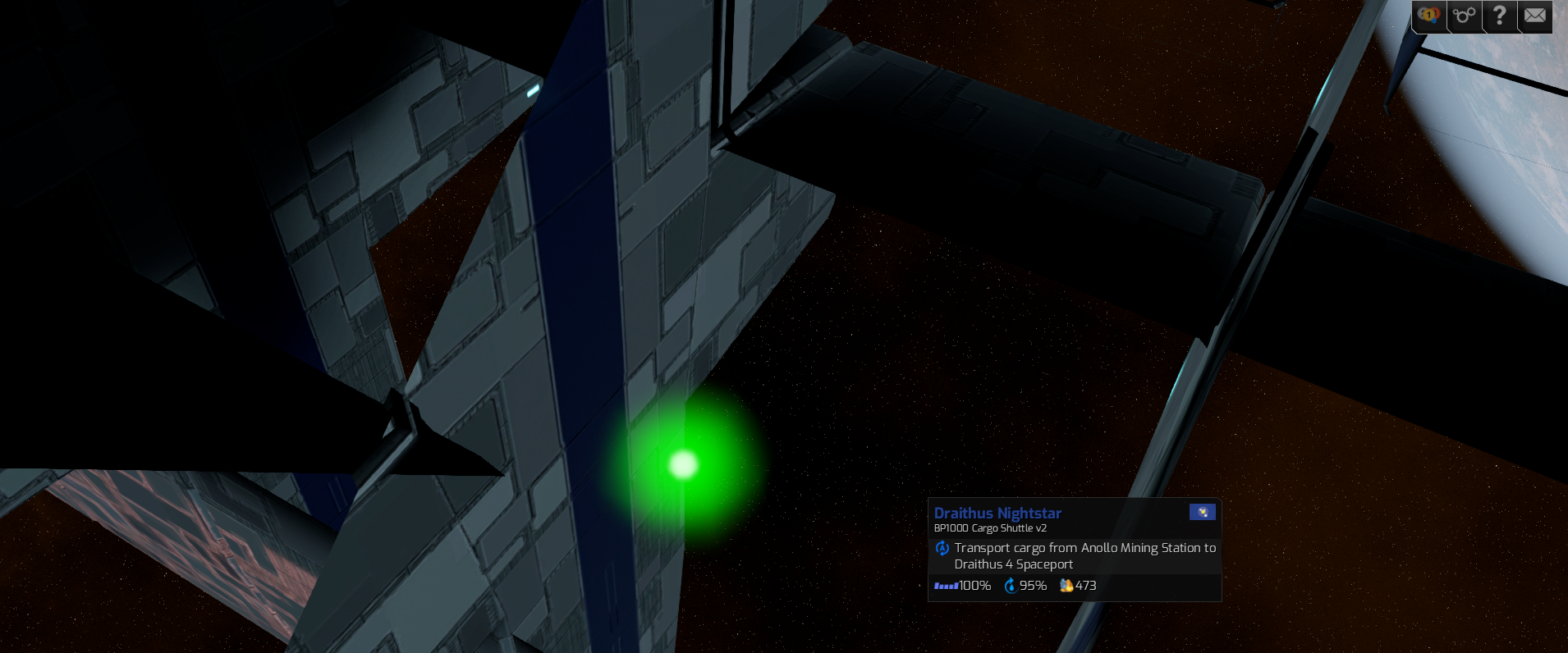Click the cargo crates icon beside 473

(x=1066, y=586)
